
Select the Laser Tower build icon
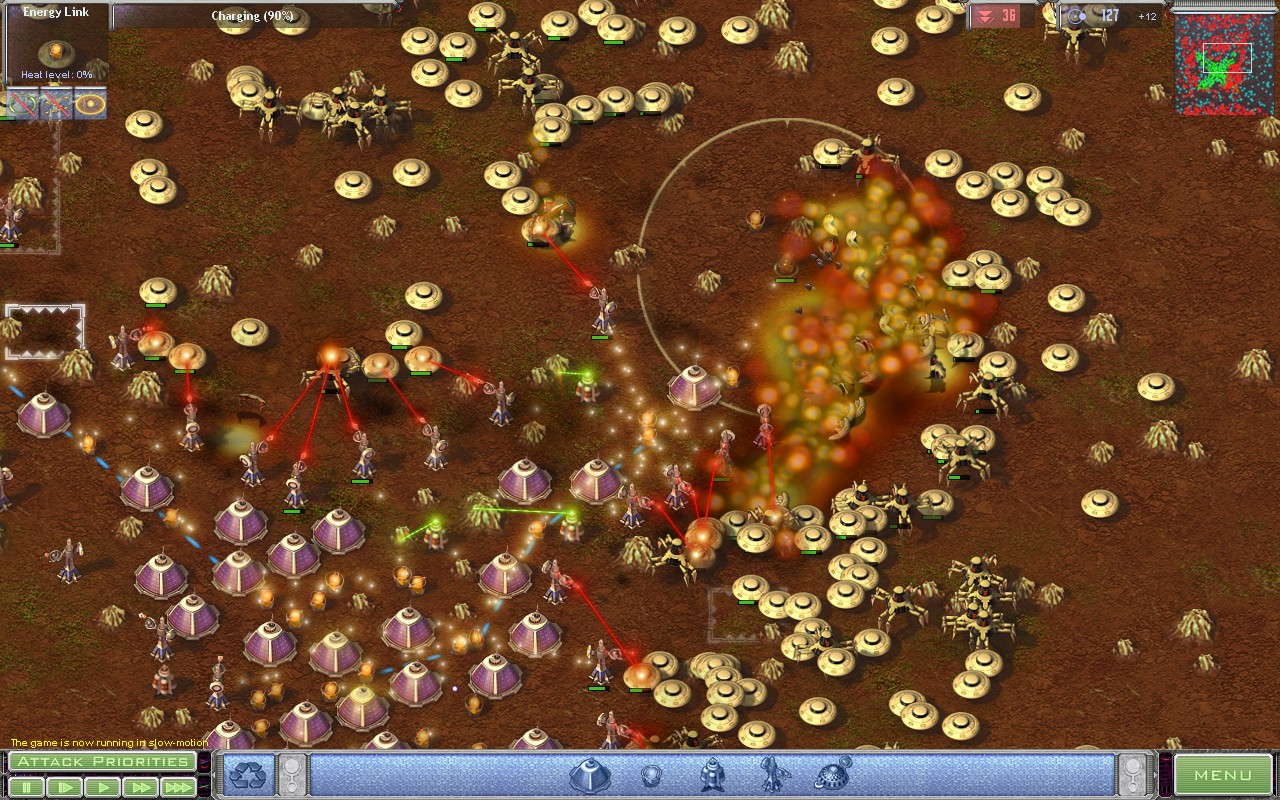pos(711,775)
